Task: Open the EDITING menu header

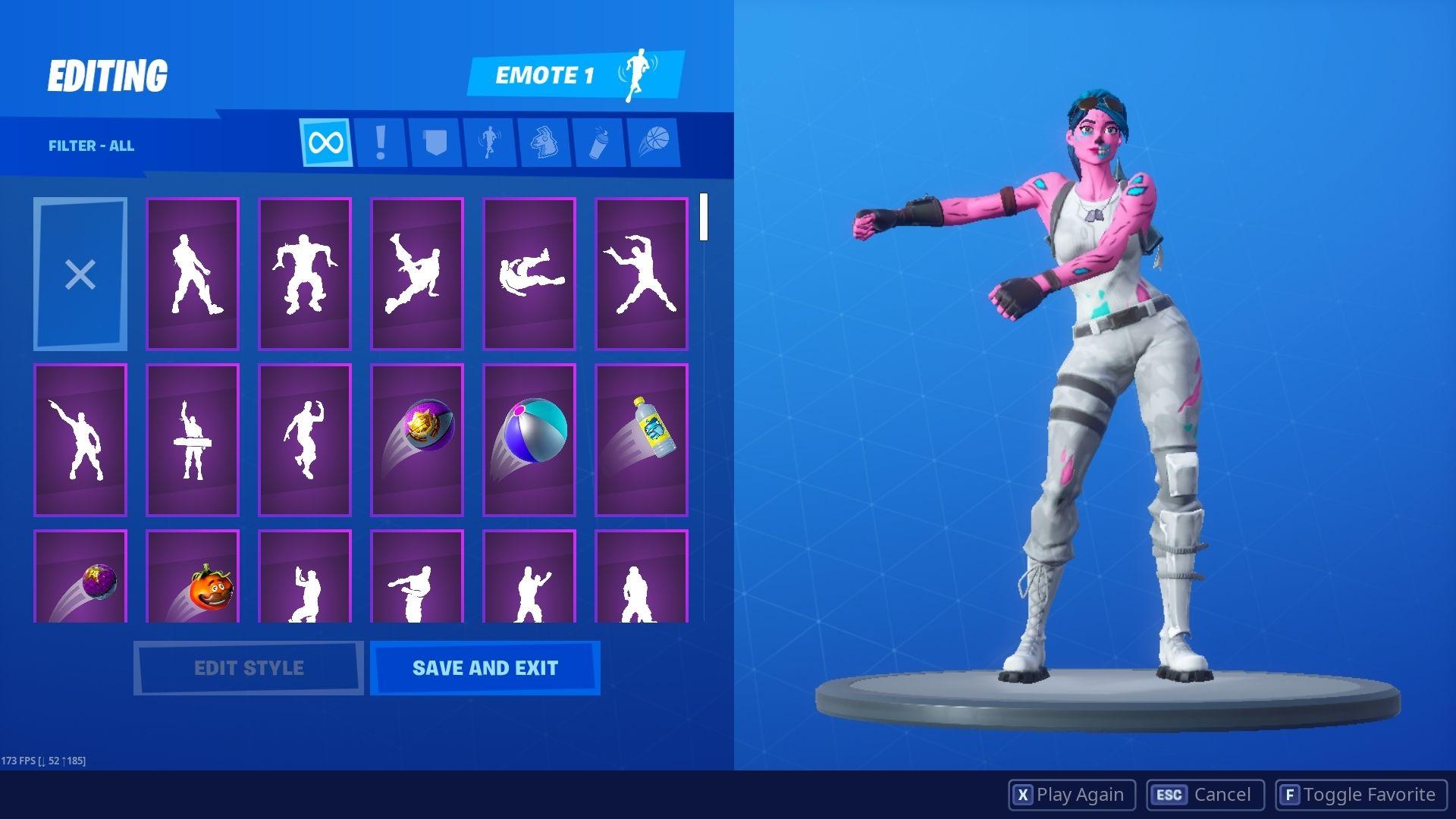Action: pyautogui.click(x=108, y=74)
